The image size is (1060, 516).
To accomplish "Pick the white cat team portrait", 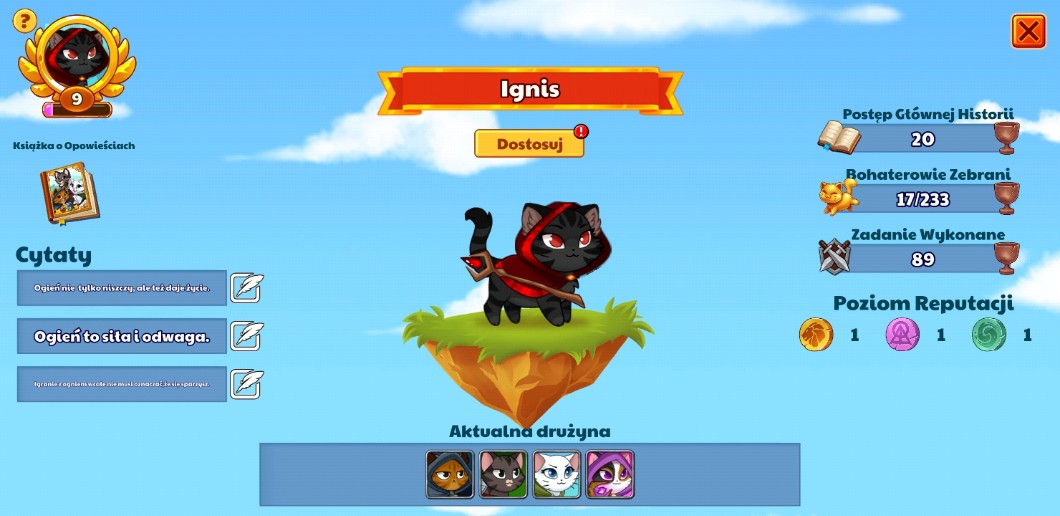I will (556, 474).
